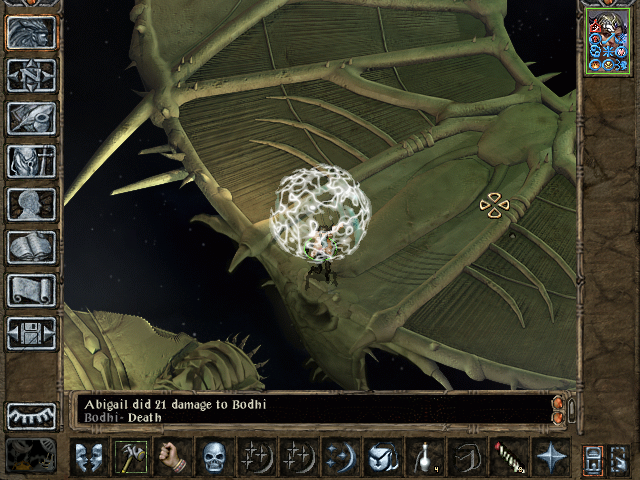640x480 pixels.
Task: Click the day-night clock to pause
Action: coord(31,456)
